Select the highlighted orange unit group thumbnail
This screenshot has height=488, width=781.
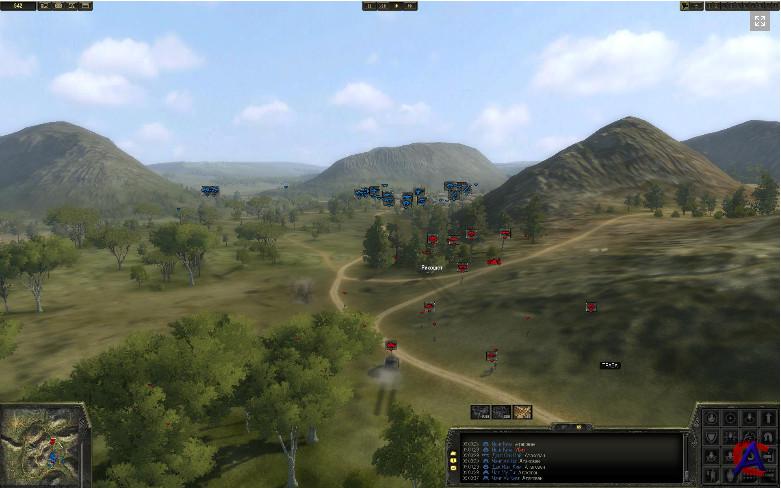click(x=522, y=411)
